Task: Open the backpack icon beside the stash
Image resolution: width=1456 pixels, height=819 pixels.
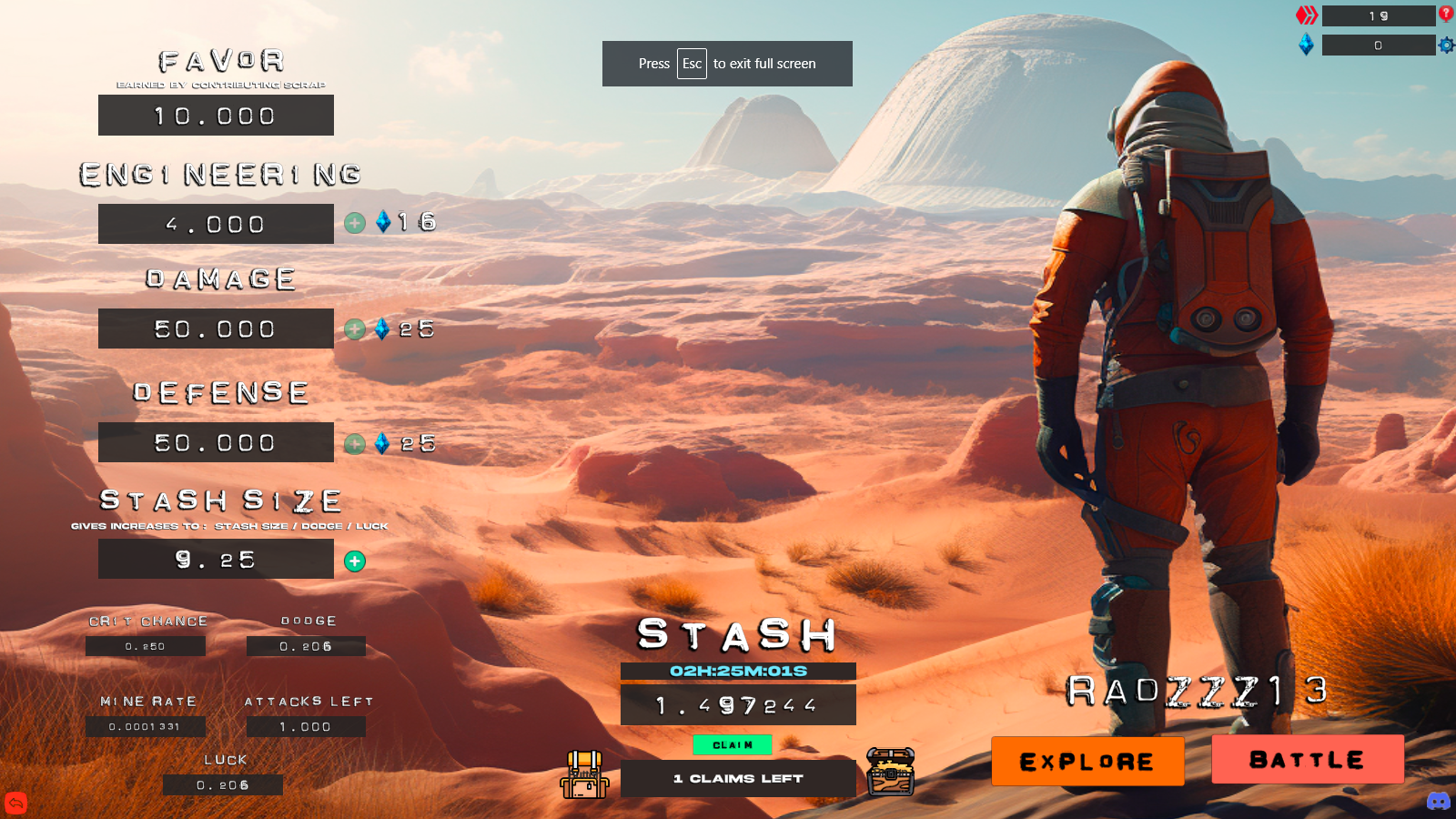Action: (x=585, y=774)
